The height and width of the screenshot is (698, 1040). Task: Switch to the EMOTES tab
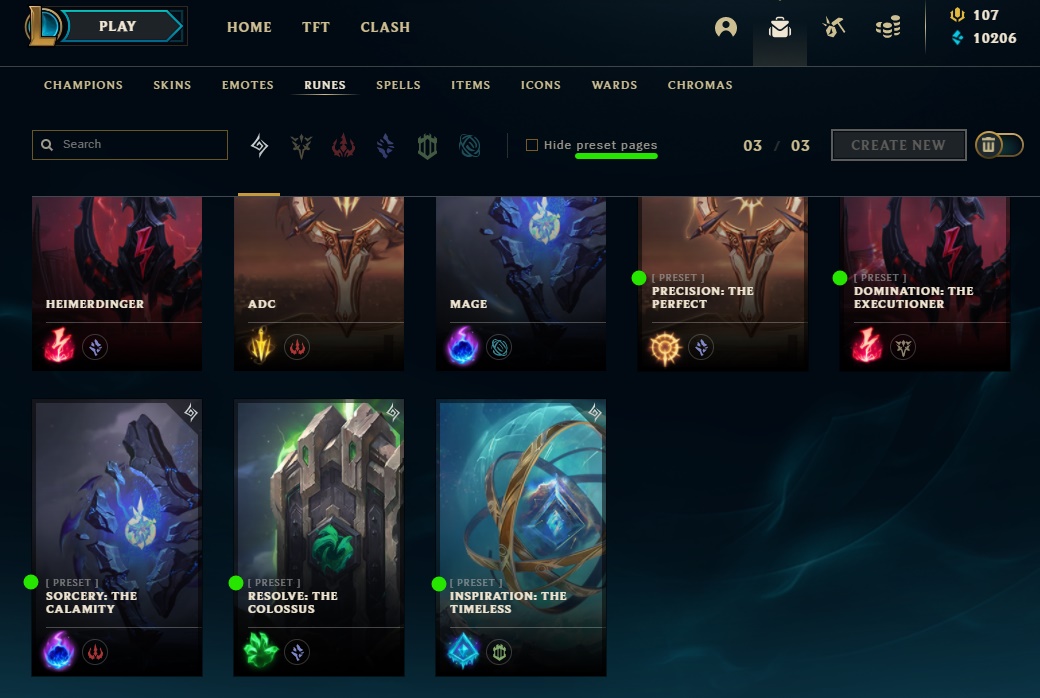pos(248,85)
